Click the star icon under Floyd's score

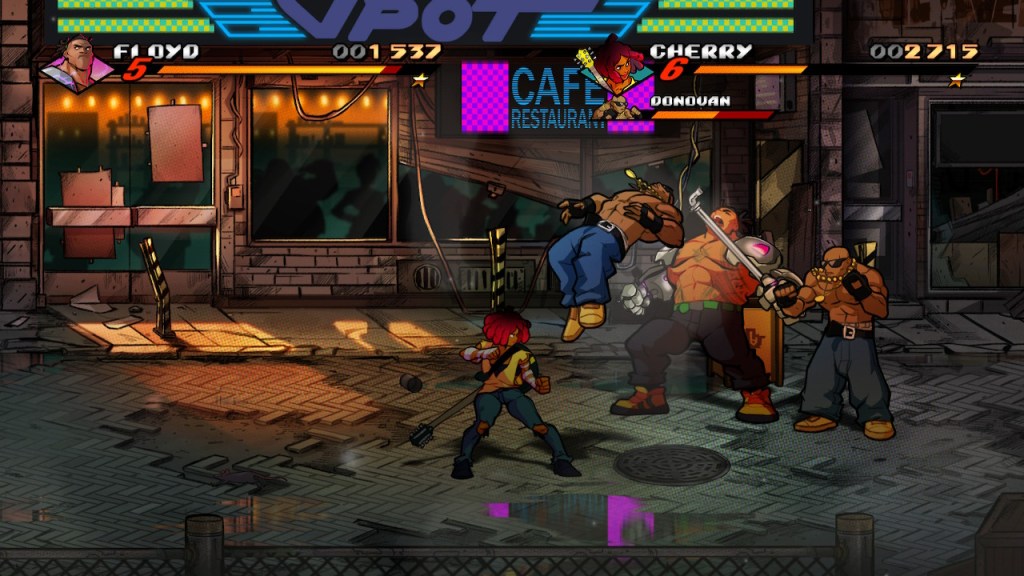click(421, 77)
